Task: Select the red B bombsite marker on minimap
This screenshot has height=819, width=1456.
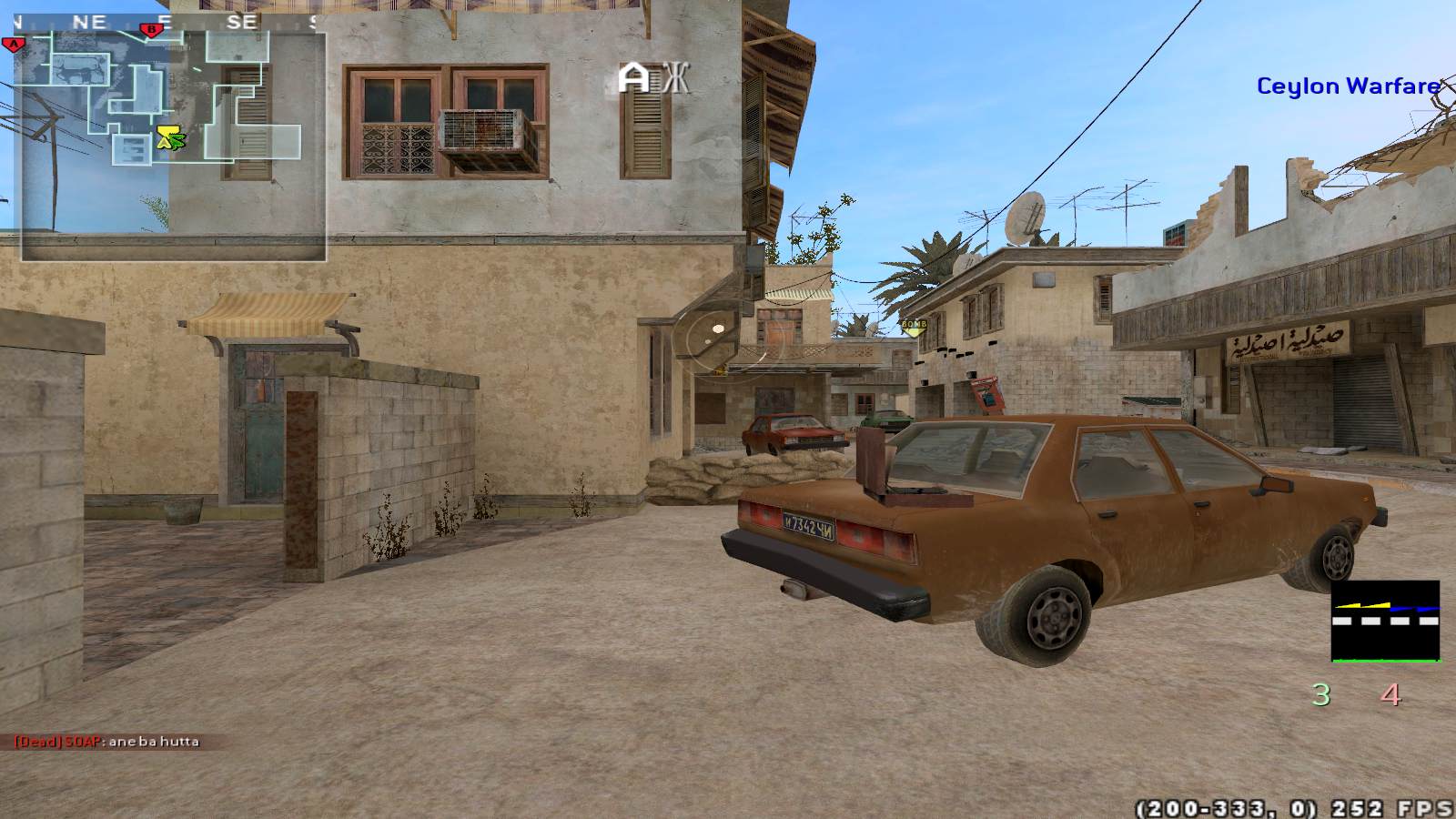Action: tap(151, 30)
